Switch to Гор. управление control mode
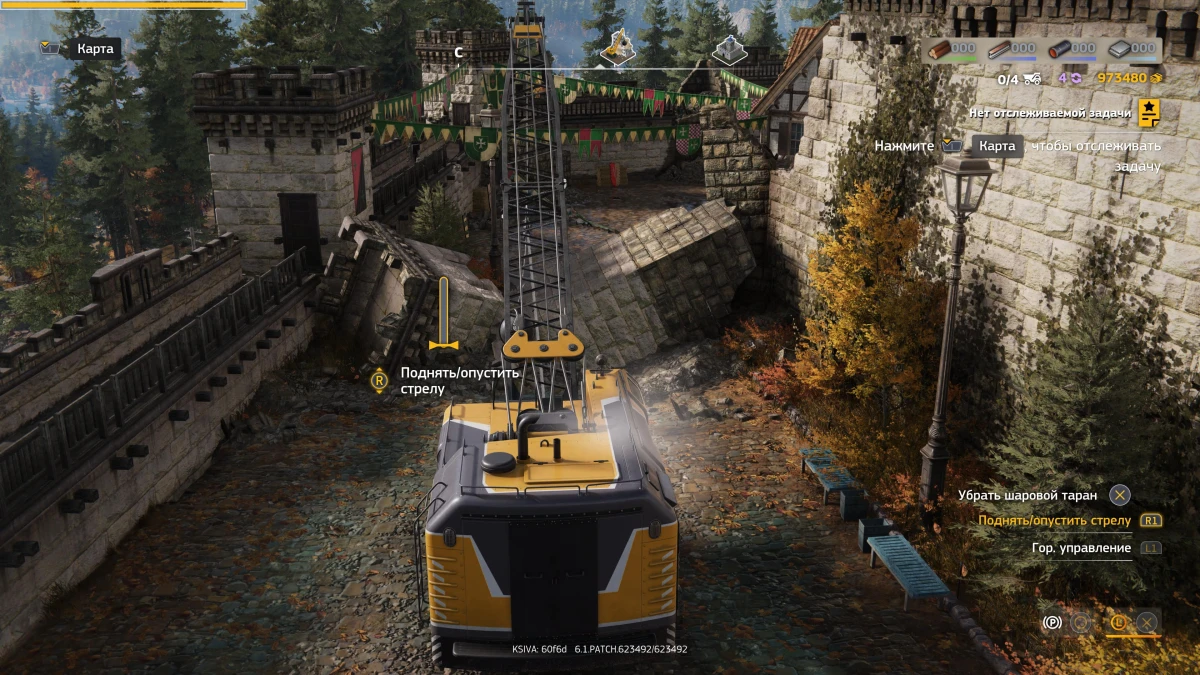The image size is (1200, 675). (x=1081, y=548)
